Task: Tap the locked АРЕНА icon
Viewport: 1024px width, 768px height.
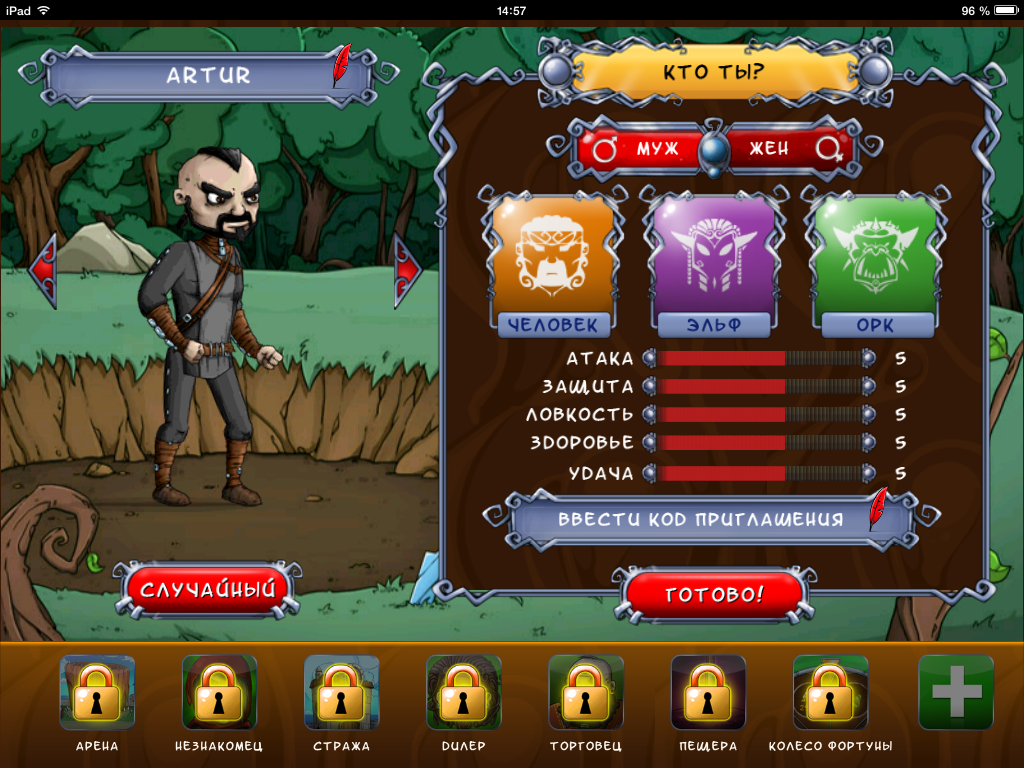Action: [97, 692]
